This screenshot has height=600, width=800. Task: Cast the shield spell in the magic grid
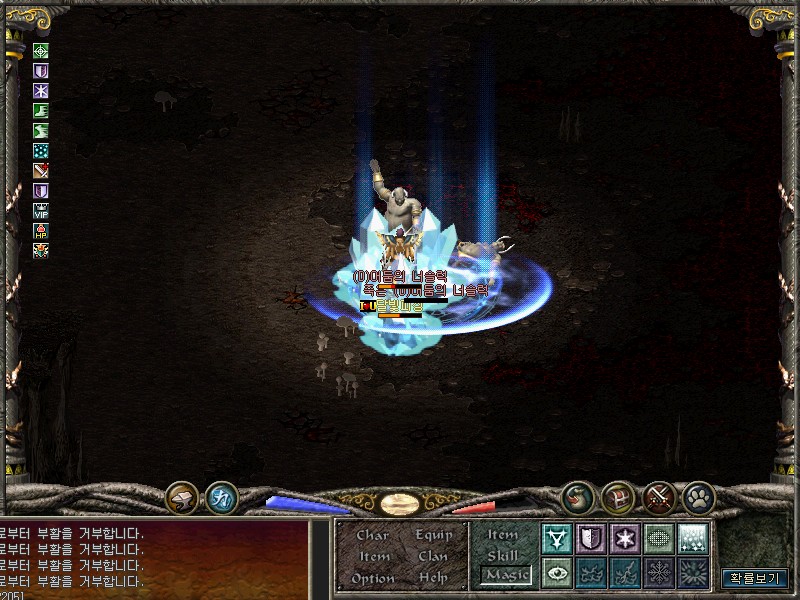[x=591, y=538]
